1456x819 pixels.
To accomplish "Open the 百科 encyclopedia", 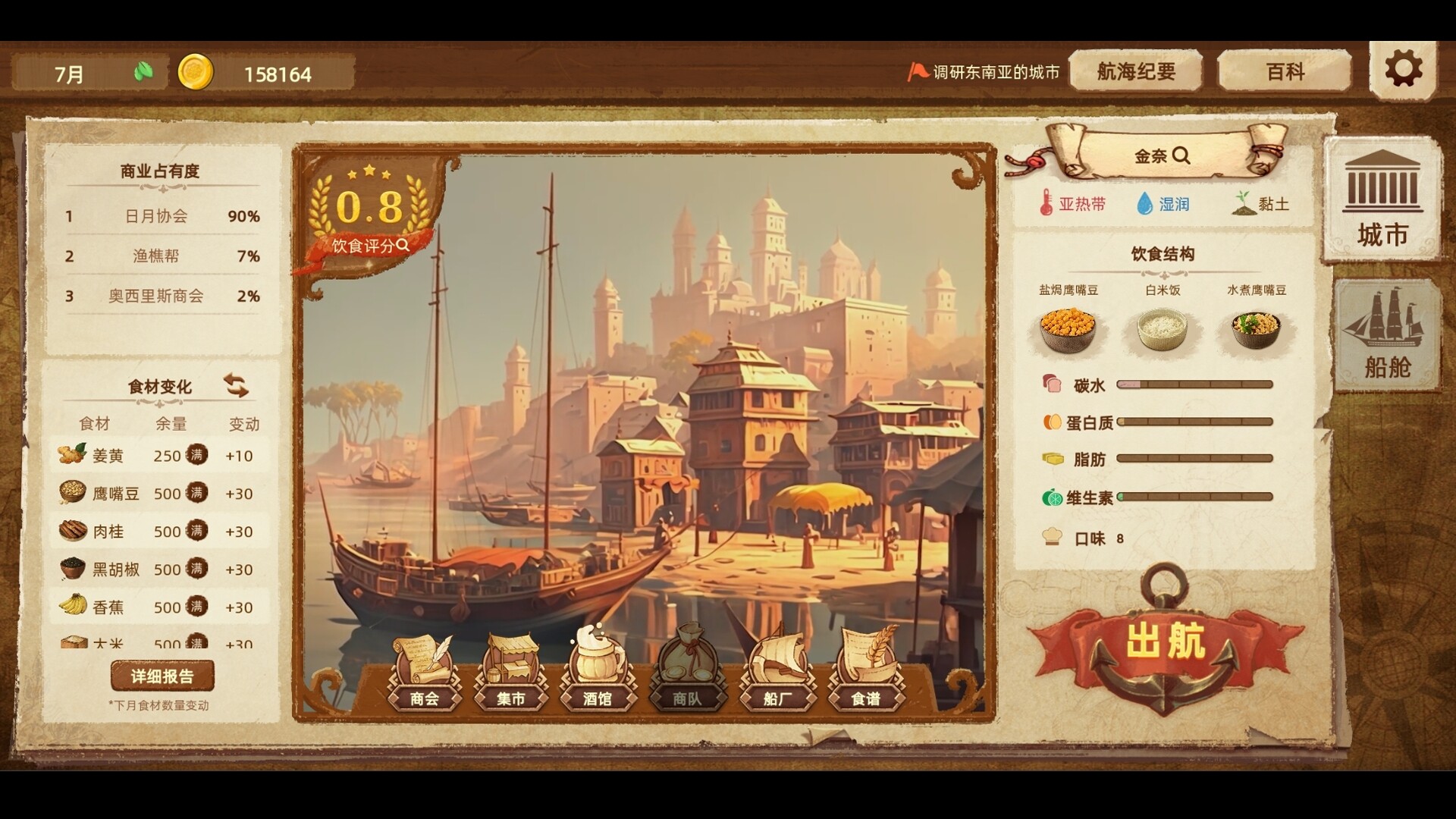I will click(1285, 72).
